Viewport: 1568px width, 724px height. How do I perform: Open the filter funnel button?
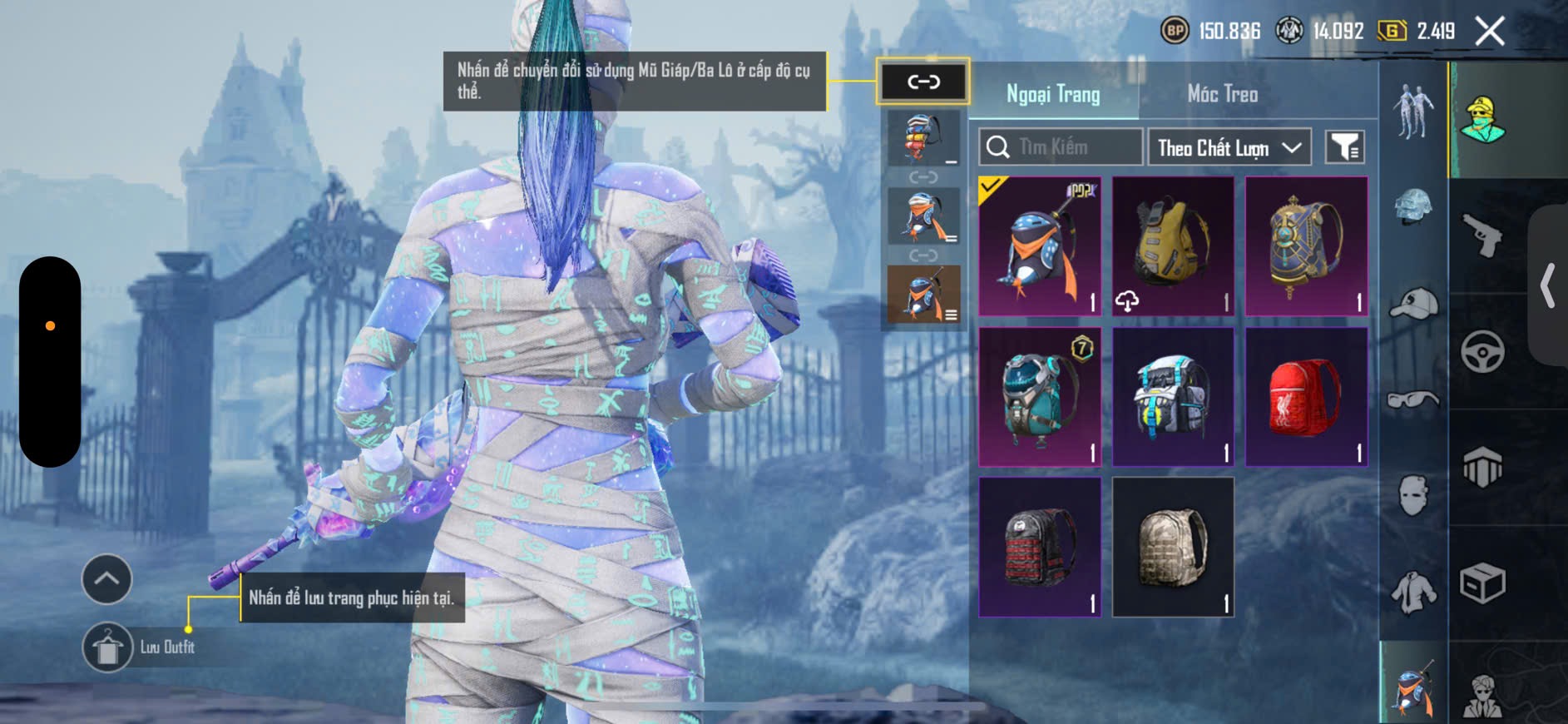tap(1344, 147)
